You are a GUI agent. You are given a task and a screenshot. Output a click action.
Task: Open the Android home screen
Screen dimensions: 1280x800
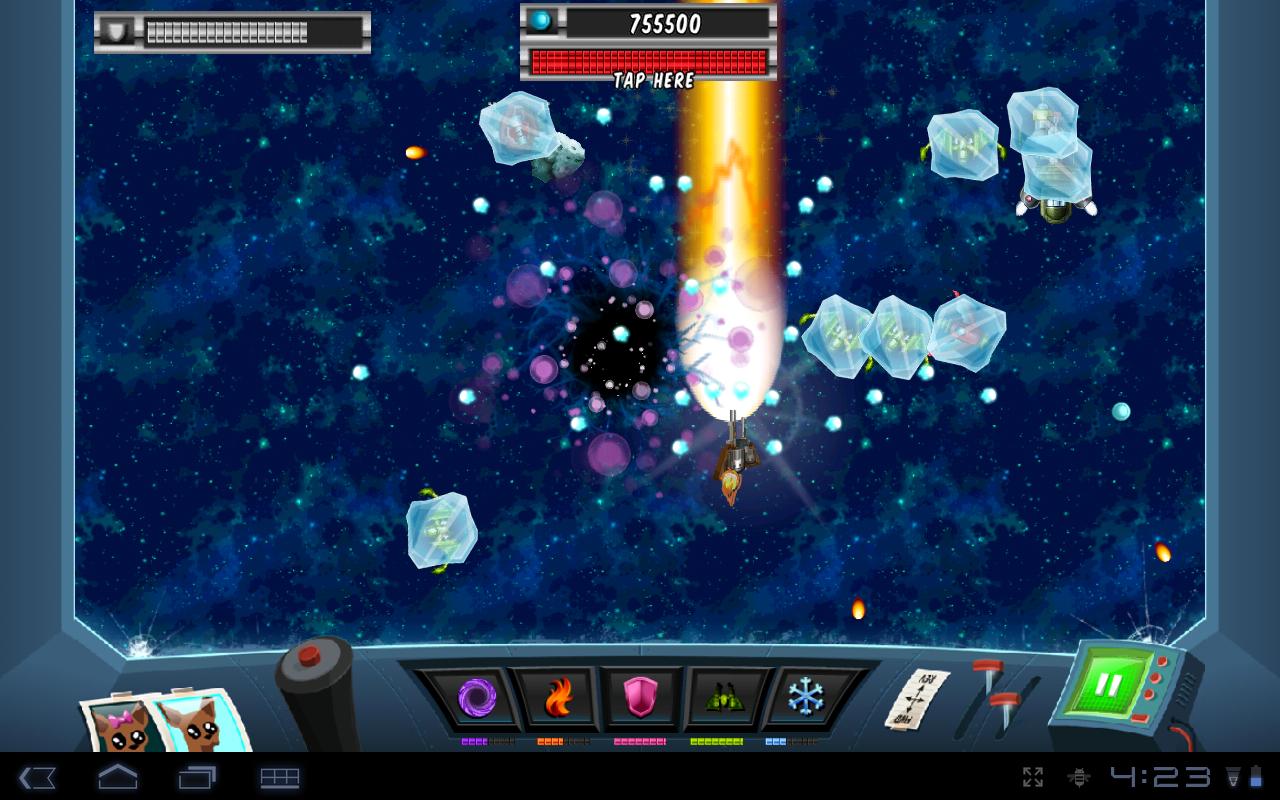pos(117,777)
